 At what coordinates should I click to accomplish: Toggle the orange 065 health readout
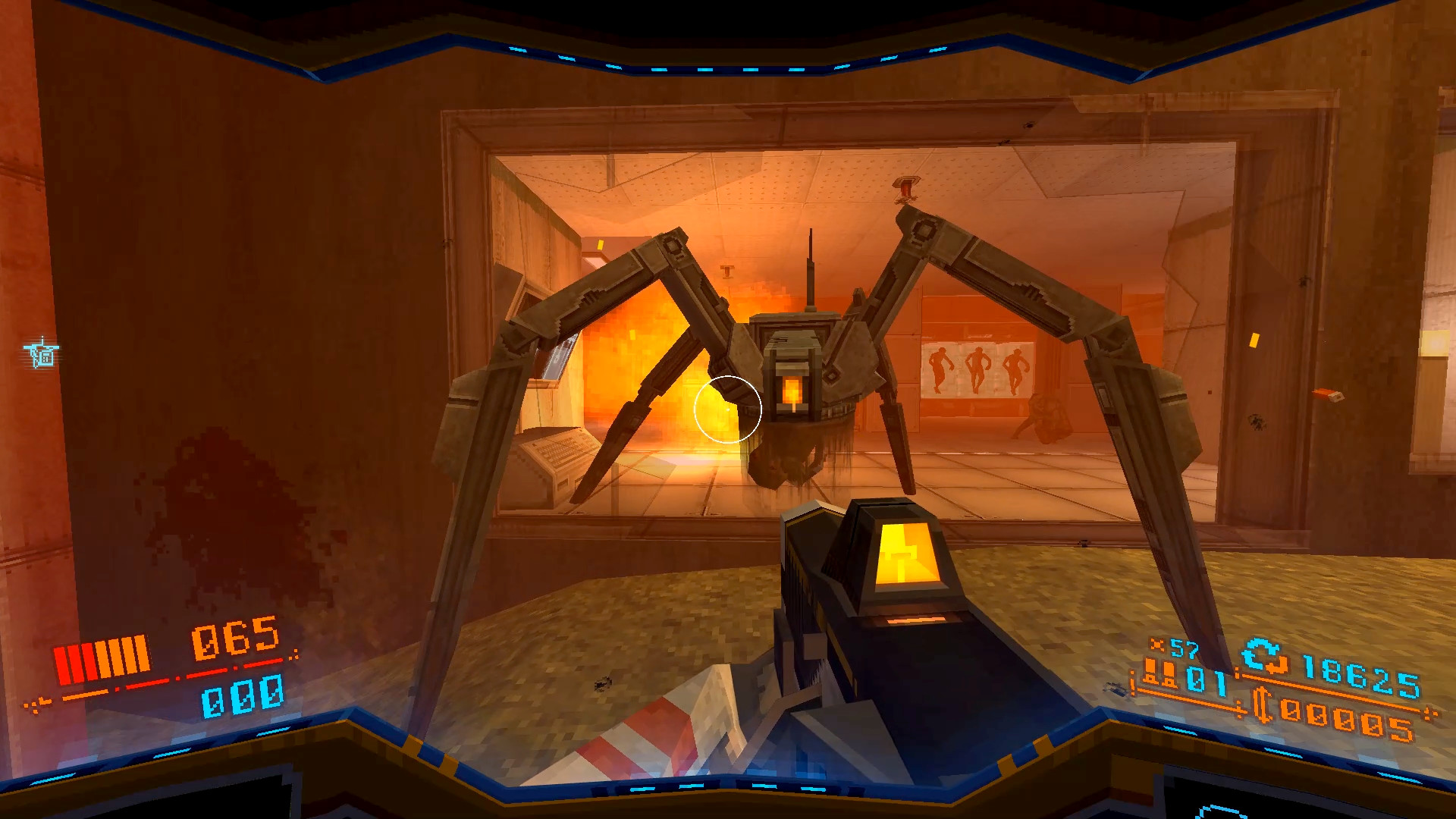coord(231,641)
